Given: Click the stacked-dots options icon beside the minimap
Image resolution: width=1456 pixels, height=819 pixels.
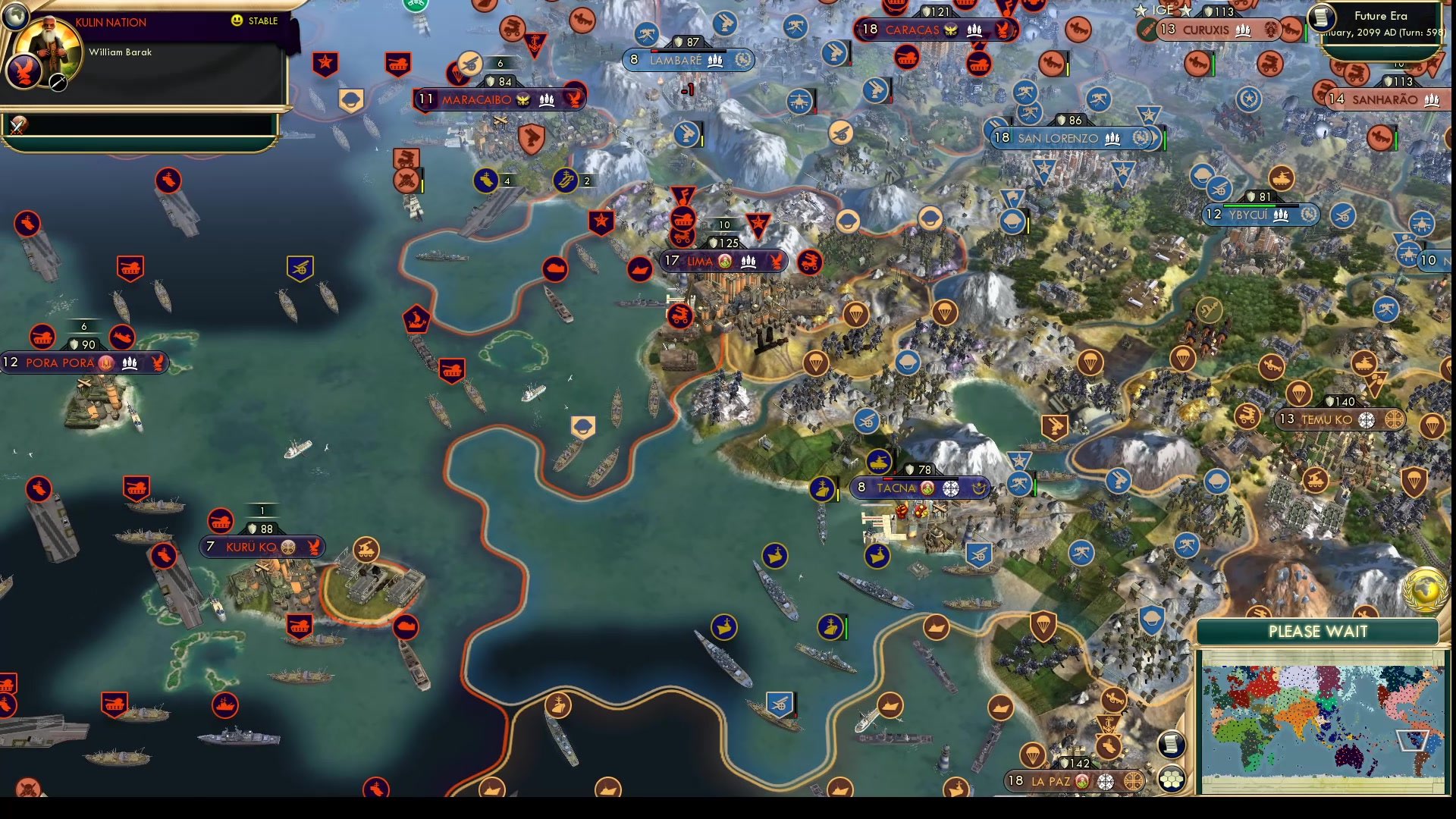Looking at the screenshot, I should [1173, 780].
